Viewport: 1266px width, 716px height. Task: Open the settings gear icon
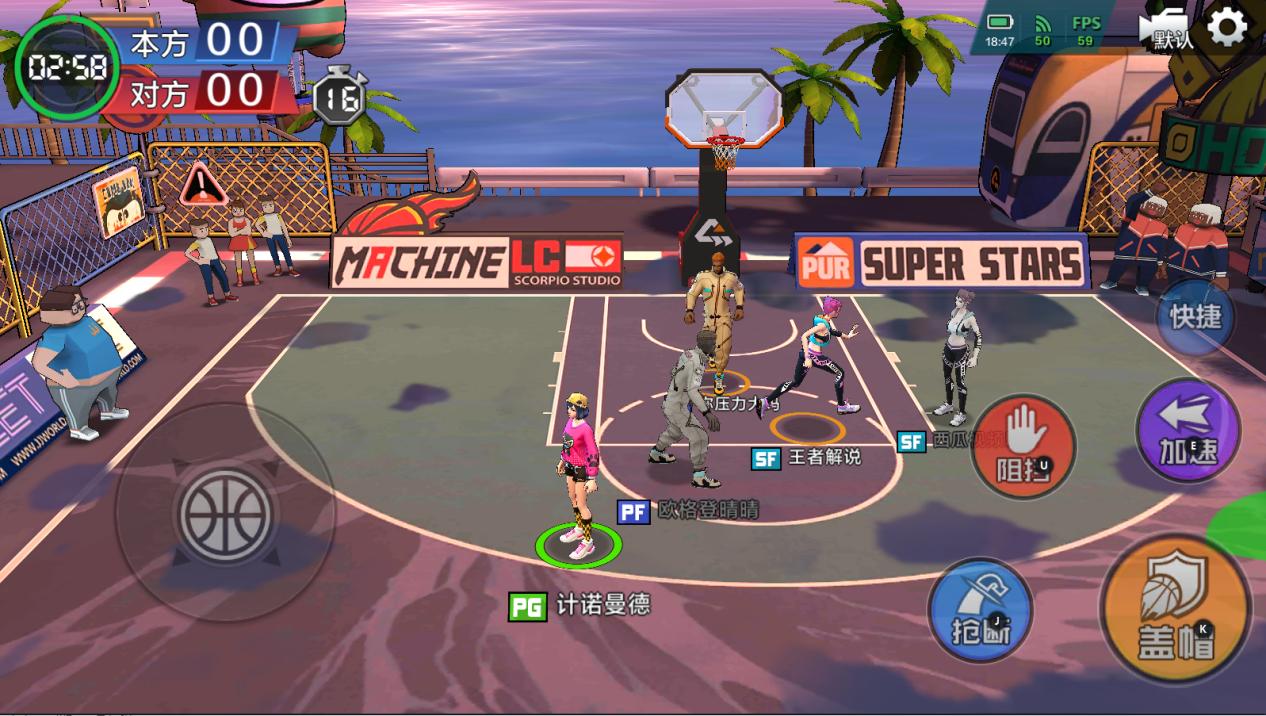coord(1227,27)
